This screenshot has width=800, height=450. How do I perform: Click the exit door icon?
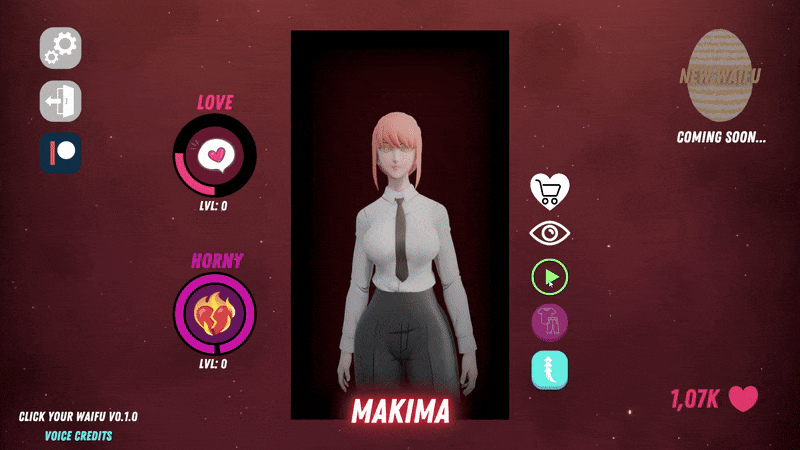pyautogui.click(x=61, y=101)
